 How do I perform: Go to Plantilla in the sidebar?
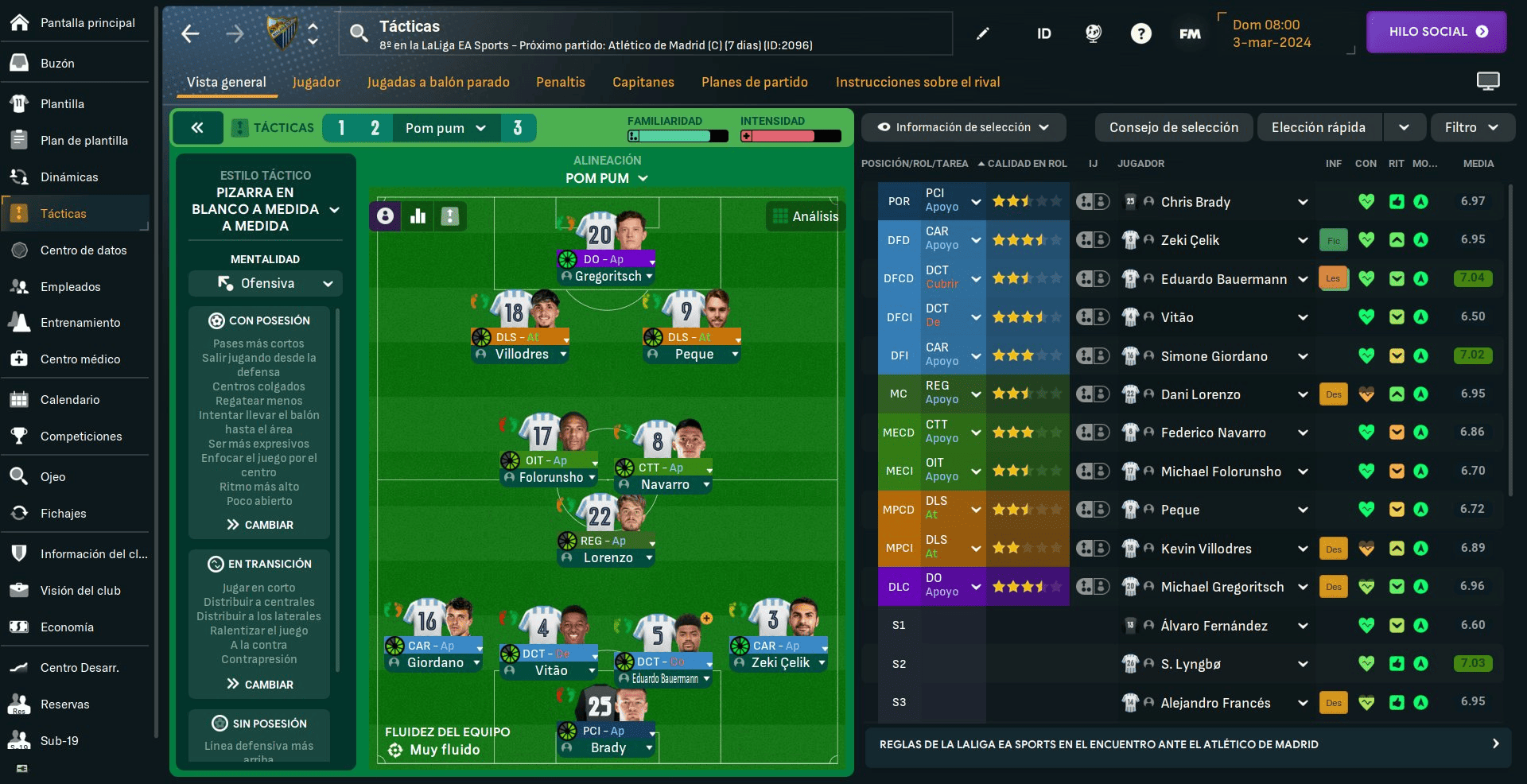click(x=62, y=104)
